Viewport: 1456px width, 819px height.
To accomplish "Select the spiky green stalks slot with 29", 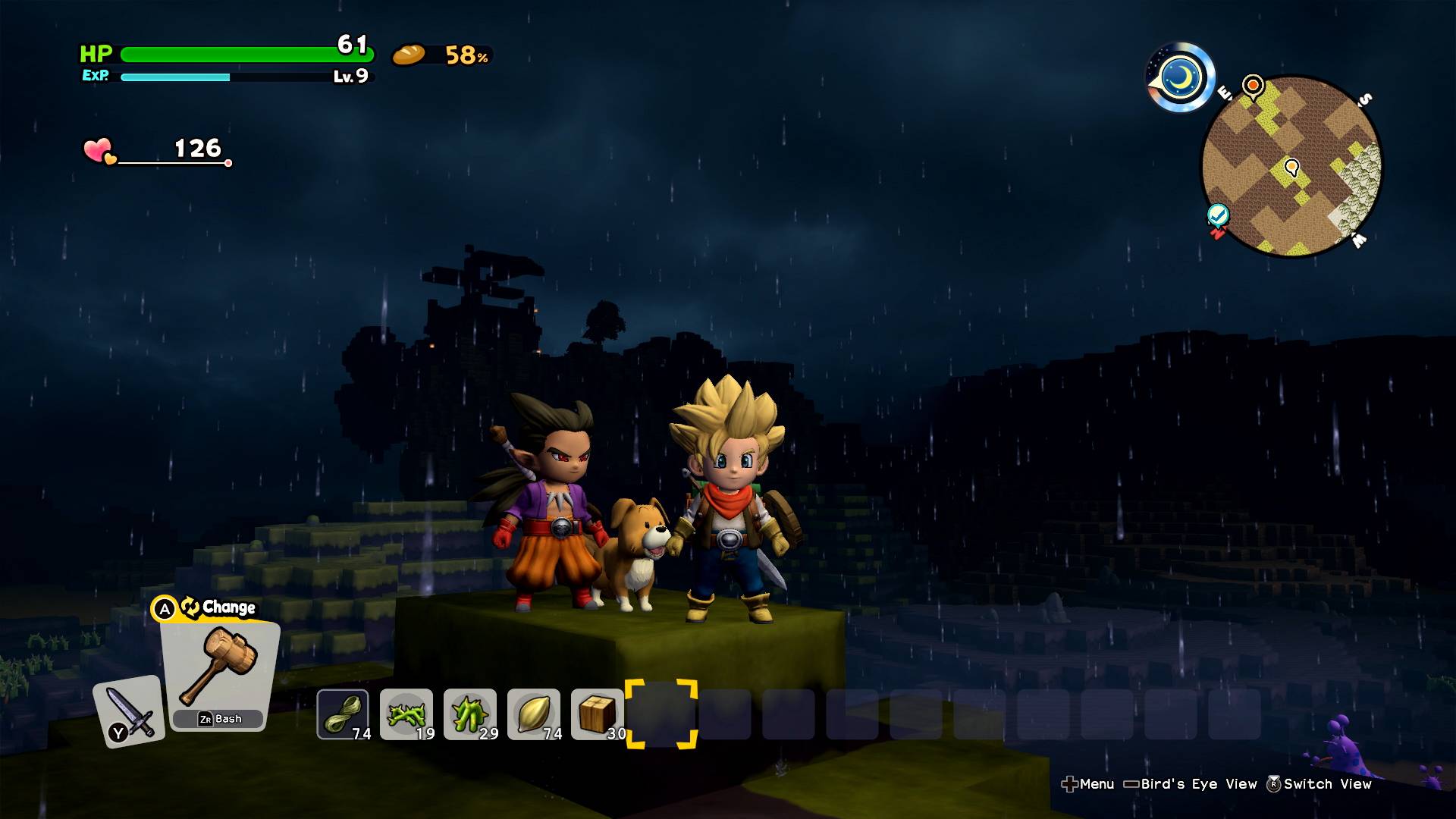I will click(470, 714).
